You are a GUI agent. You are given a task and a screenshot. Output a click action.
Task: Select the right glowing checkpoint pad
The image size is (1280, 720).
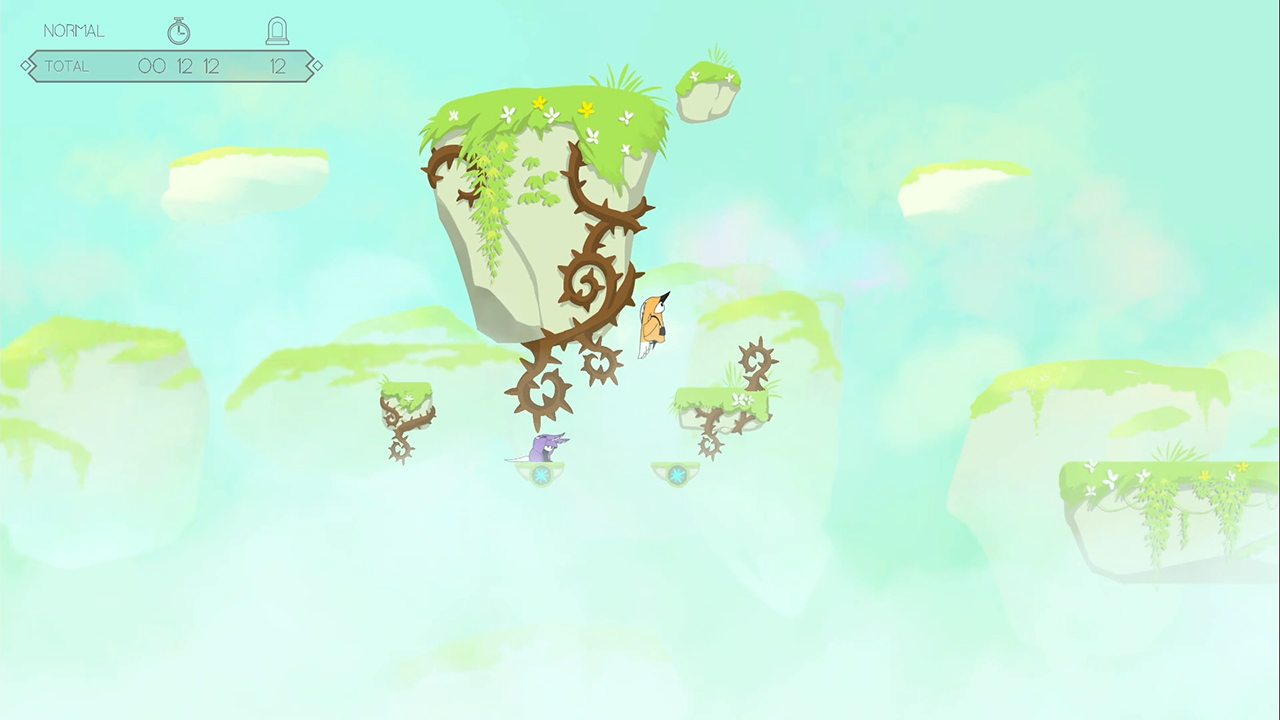coord(678,475)
